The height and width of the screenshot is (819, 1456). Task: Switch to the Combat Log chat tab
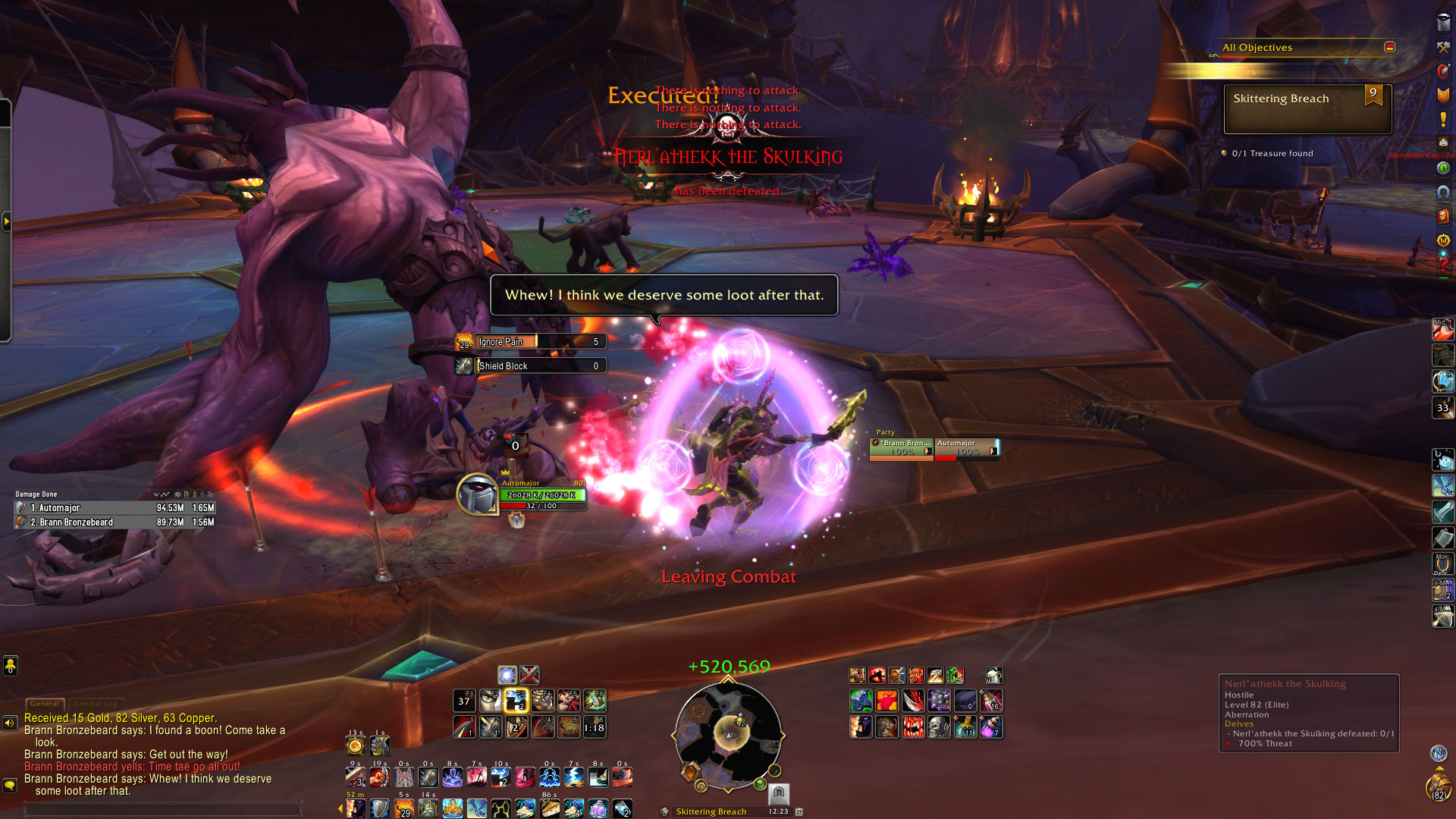click(x=96, y=704)
